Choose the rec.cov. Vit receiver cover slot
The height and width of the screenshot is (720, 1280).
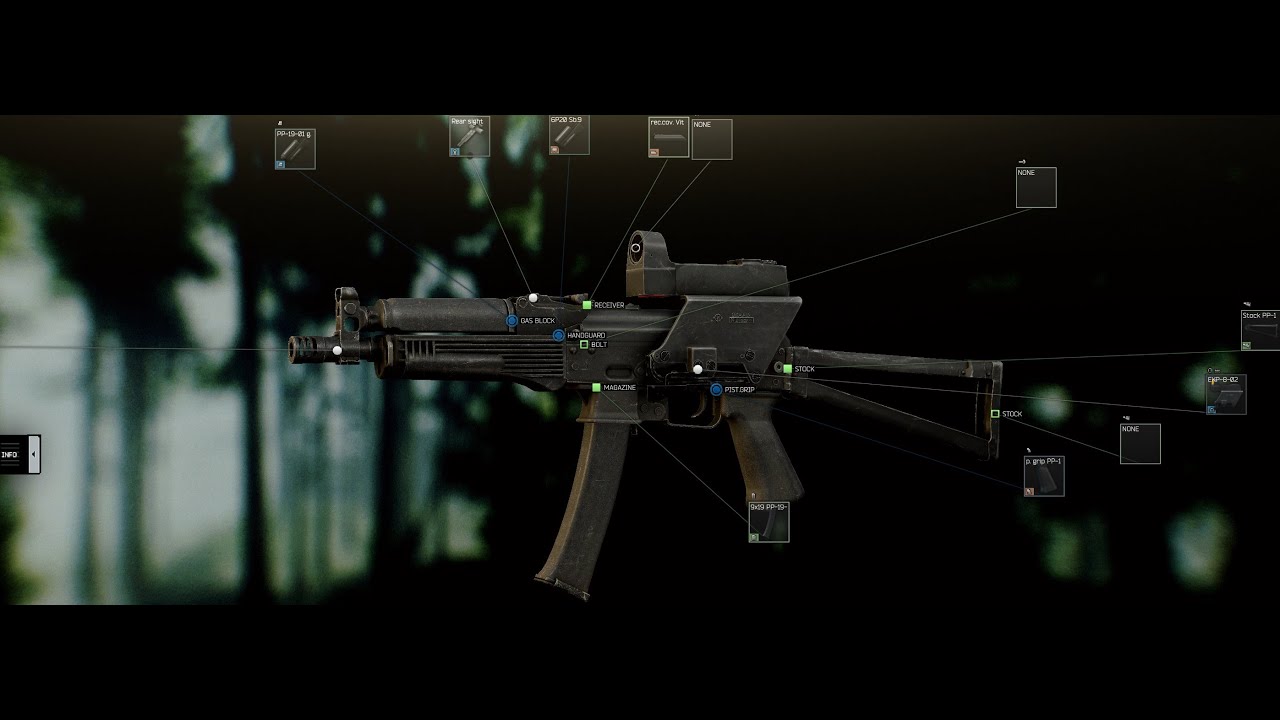tap(668, 138)
